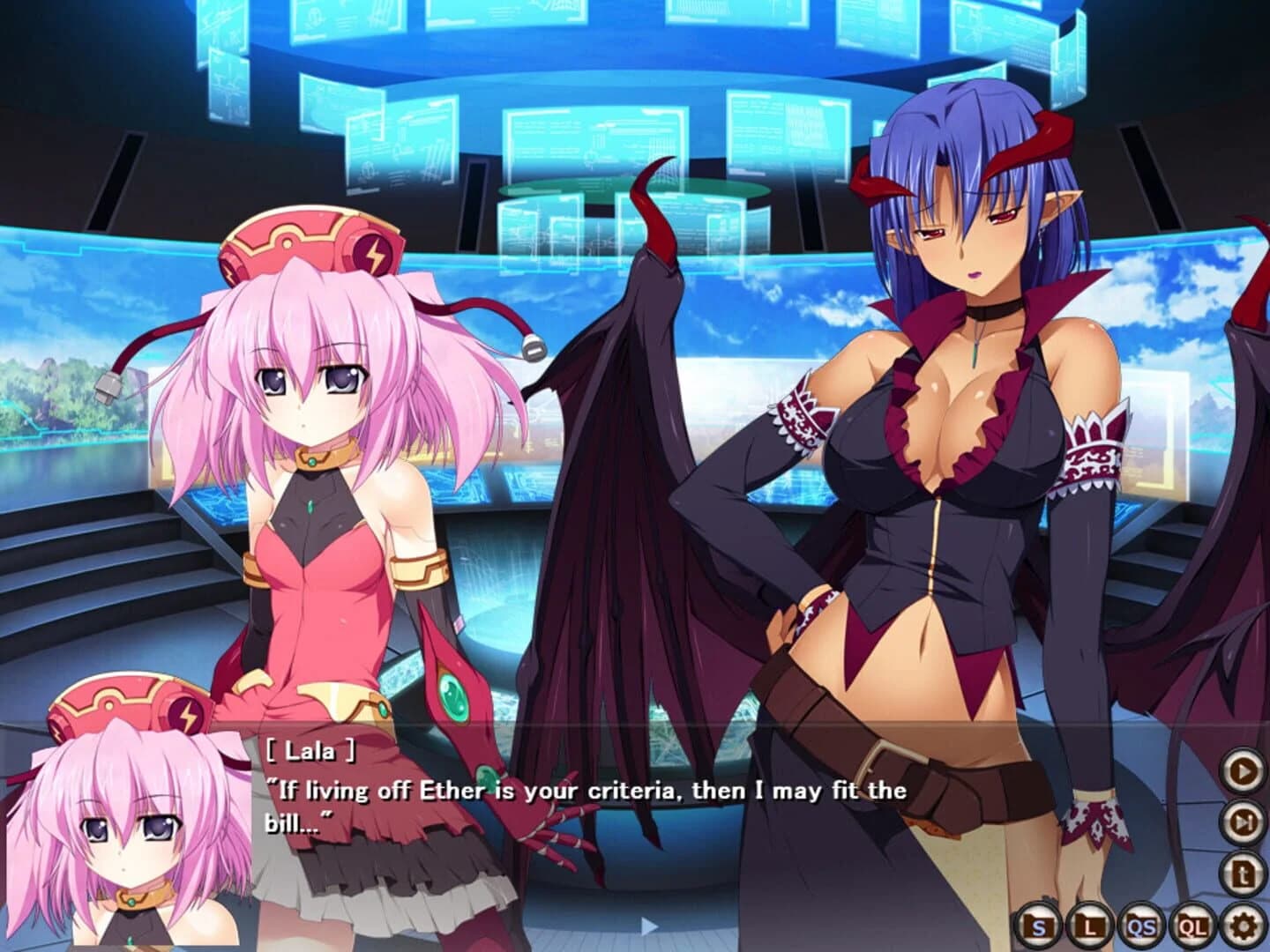The height and width of the screenshot is (952, 1270).
Task: Click the '[ Lala ]' speaker name label
Action: click(310, 751)
